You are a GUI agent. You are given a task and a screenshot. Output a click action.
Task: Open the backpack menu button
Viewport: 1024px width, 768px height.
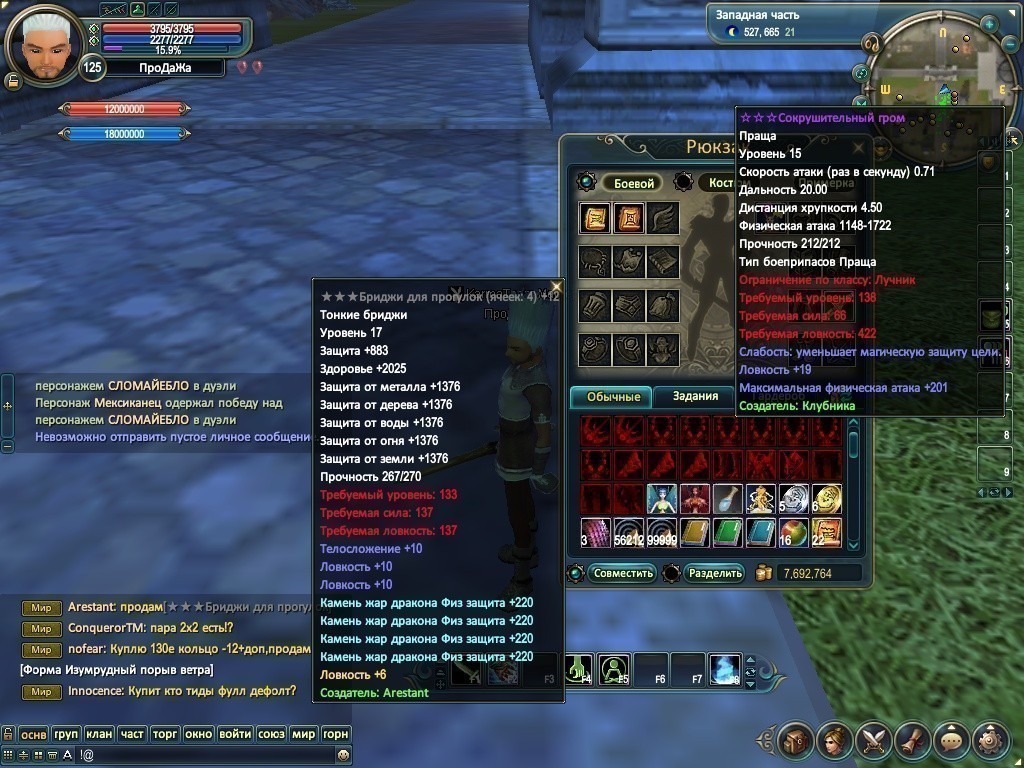[795, 741]
